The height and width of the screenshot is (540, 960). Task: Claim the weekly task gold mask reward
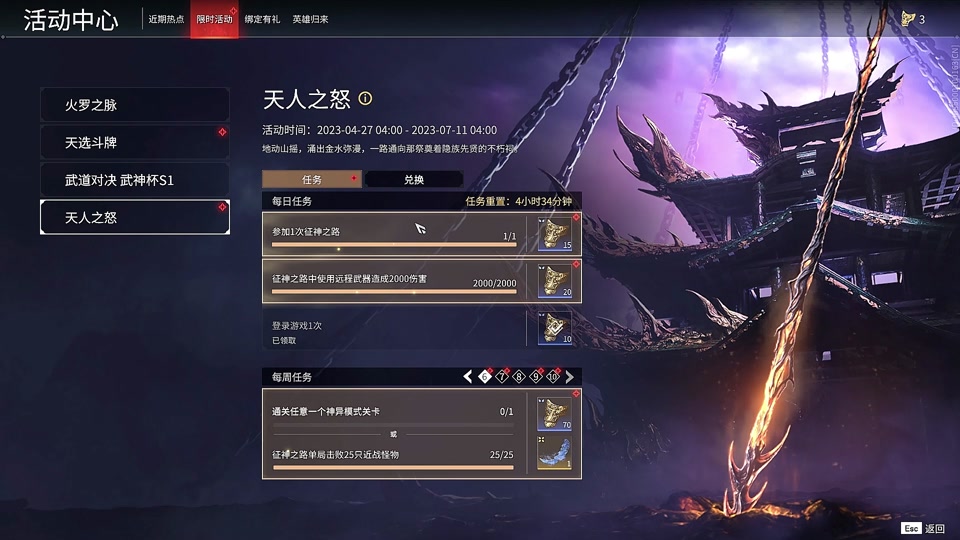tap(555, 413)
